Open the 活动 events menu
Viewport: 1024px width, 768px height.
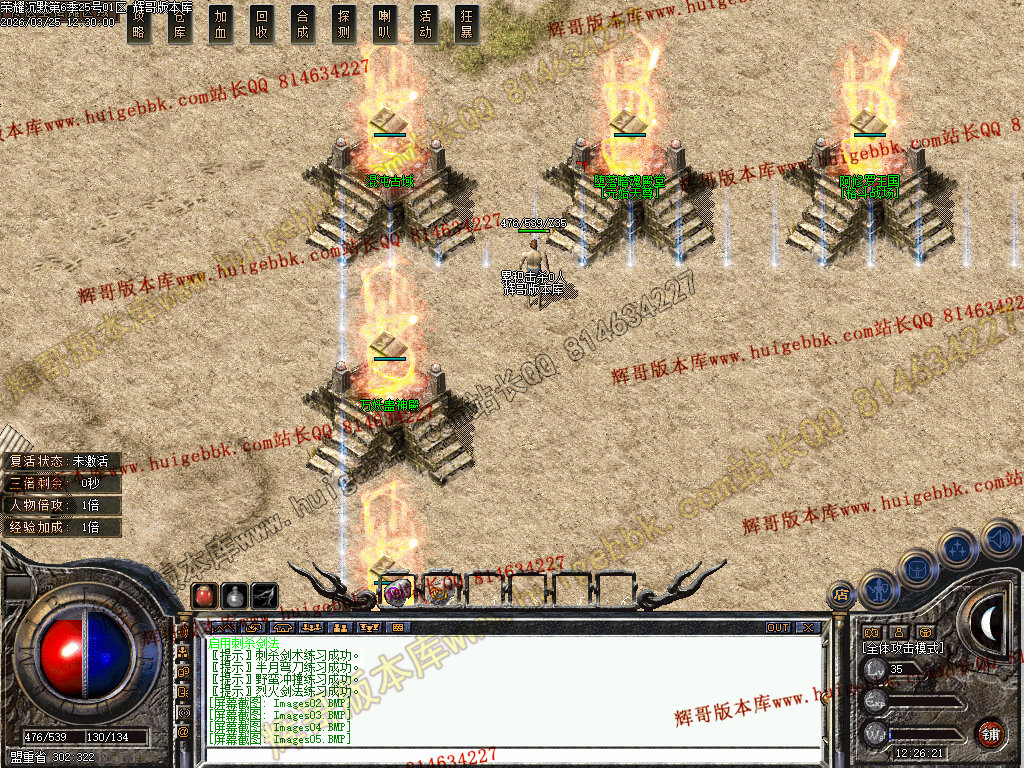coord(426,24)
